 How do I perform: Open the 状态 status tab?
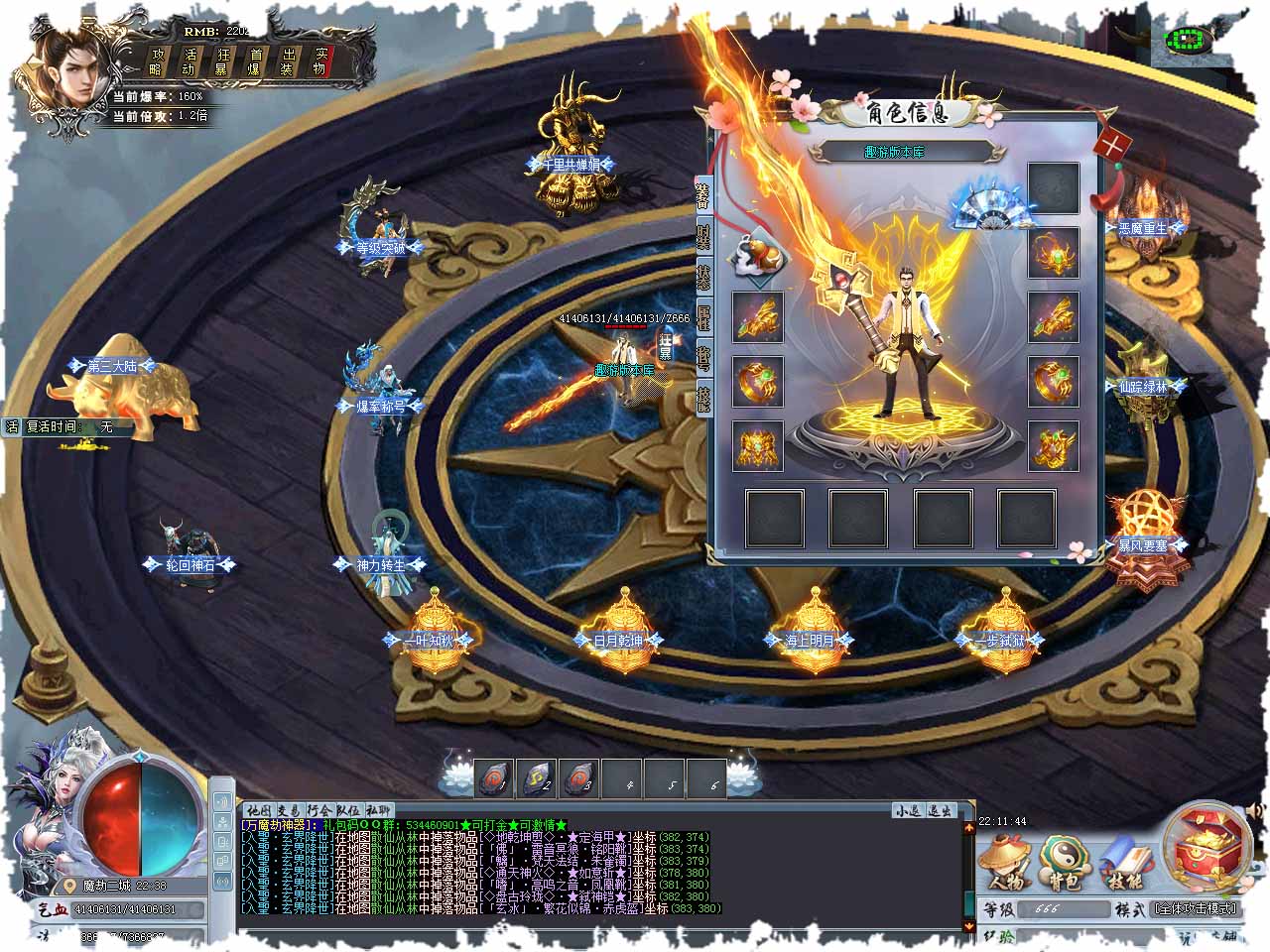(703, 277)
